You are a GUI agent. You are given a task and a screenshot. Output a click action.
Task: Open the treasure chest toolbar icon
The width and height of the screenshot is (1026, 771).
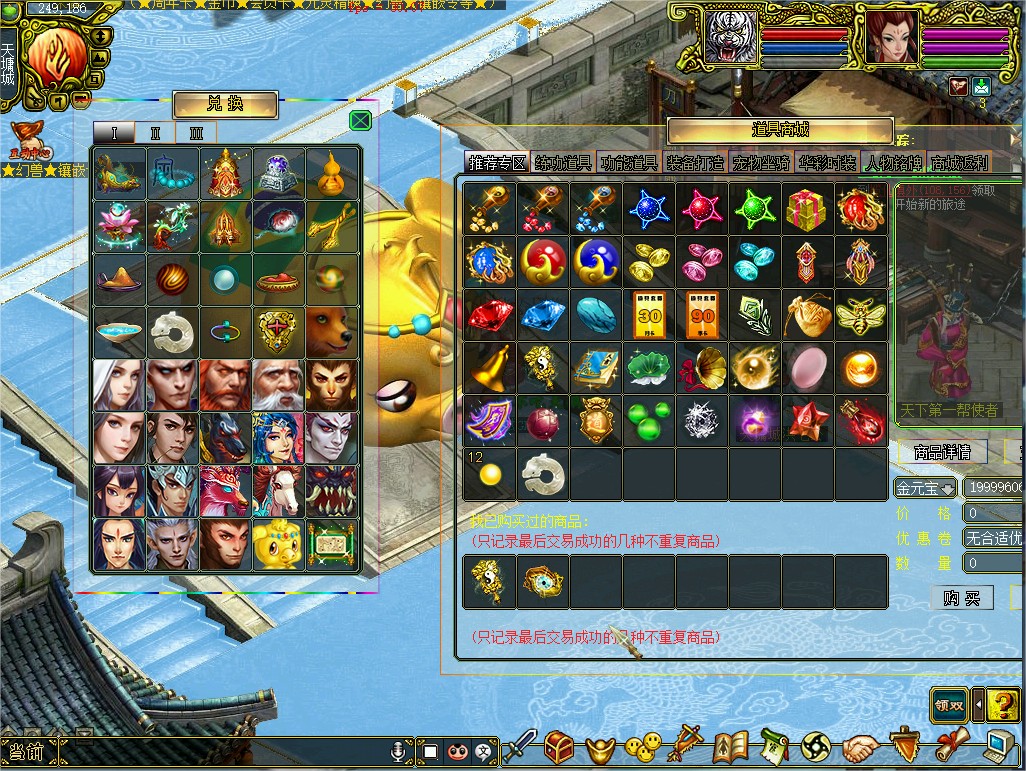pos(560,745)
